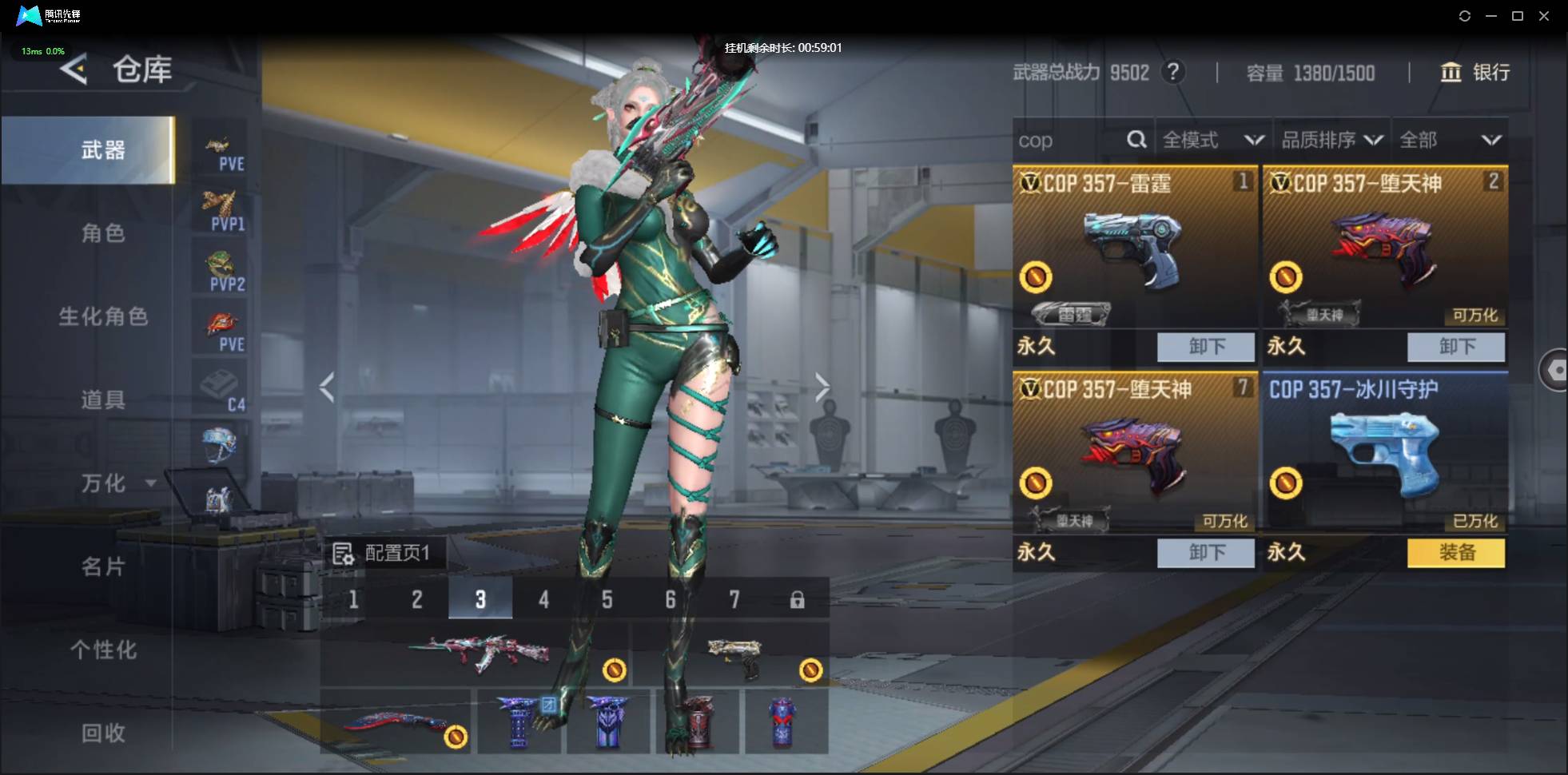
Task: Select loadout slot number 4
Action: click(543, 599)
